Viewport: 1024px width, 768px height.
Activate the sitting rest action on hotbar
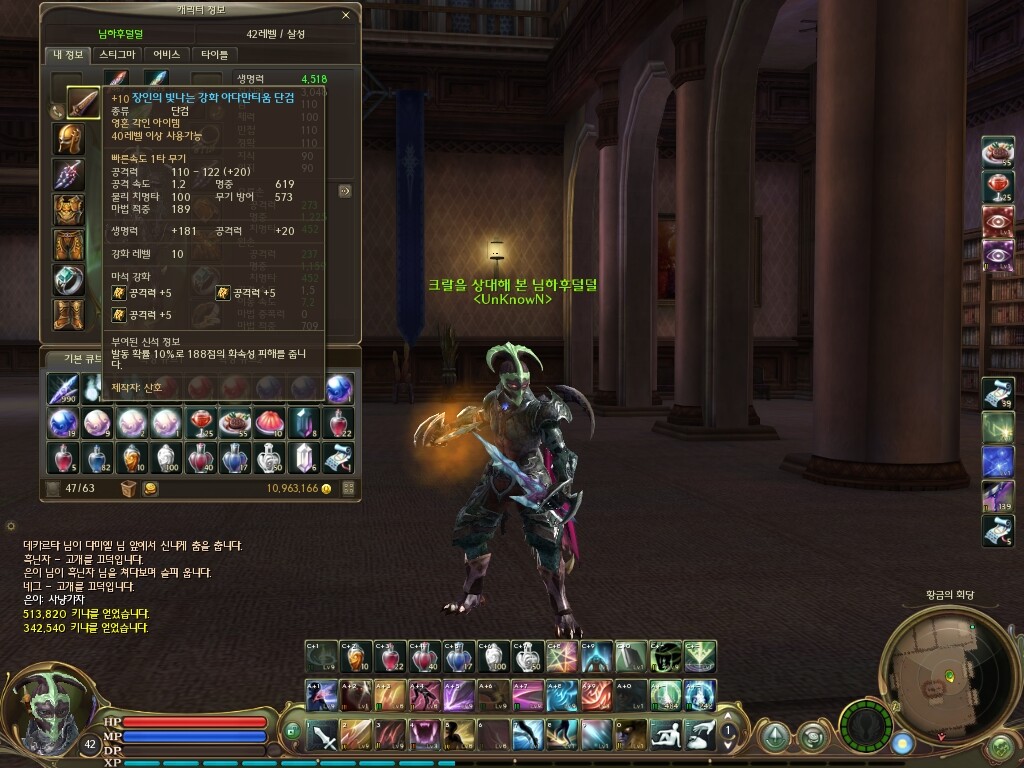click(665, 735)
